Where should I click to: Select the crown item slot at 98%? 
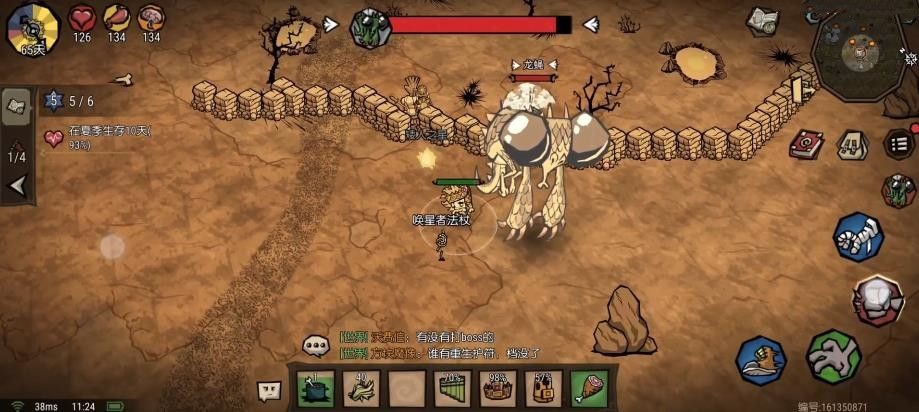(498, 388)
